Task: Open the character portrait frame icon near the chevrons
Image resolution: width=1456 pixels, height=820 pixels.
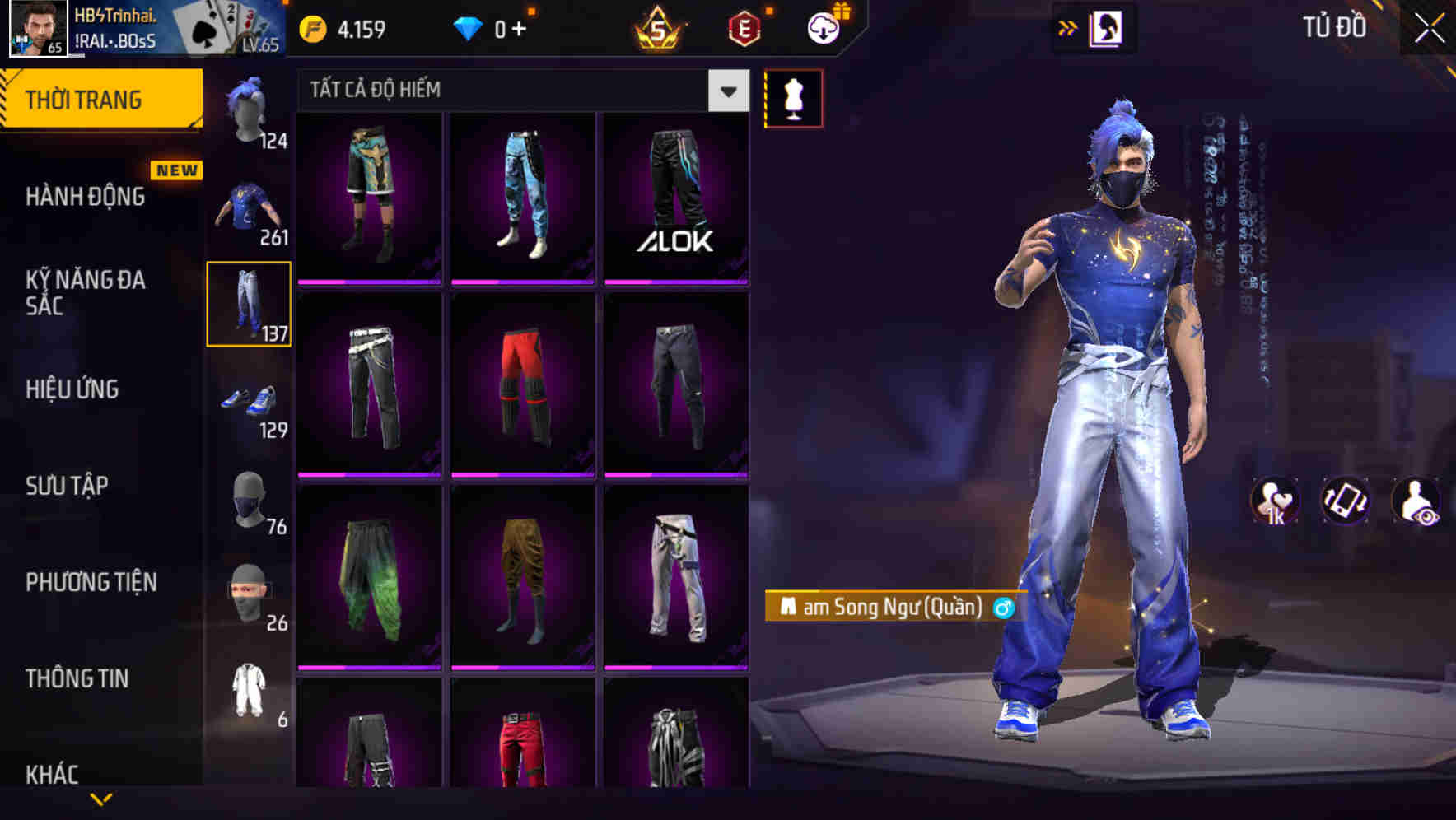Action: [x=1108, y=26]
